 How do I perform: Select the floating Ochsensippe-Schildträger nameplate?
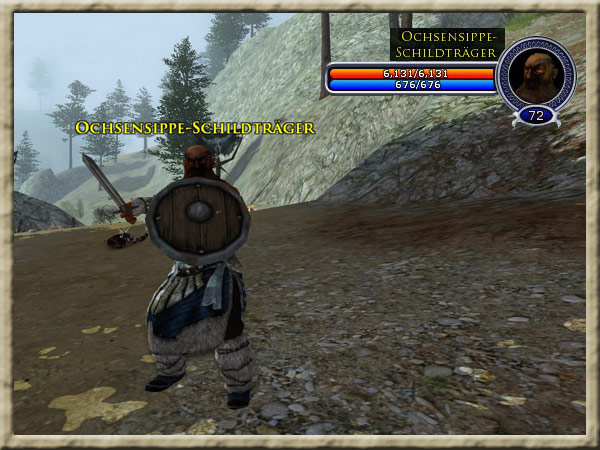[x=195, y=128]
